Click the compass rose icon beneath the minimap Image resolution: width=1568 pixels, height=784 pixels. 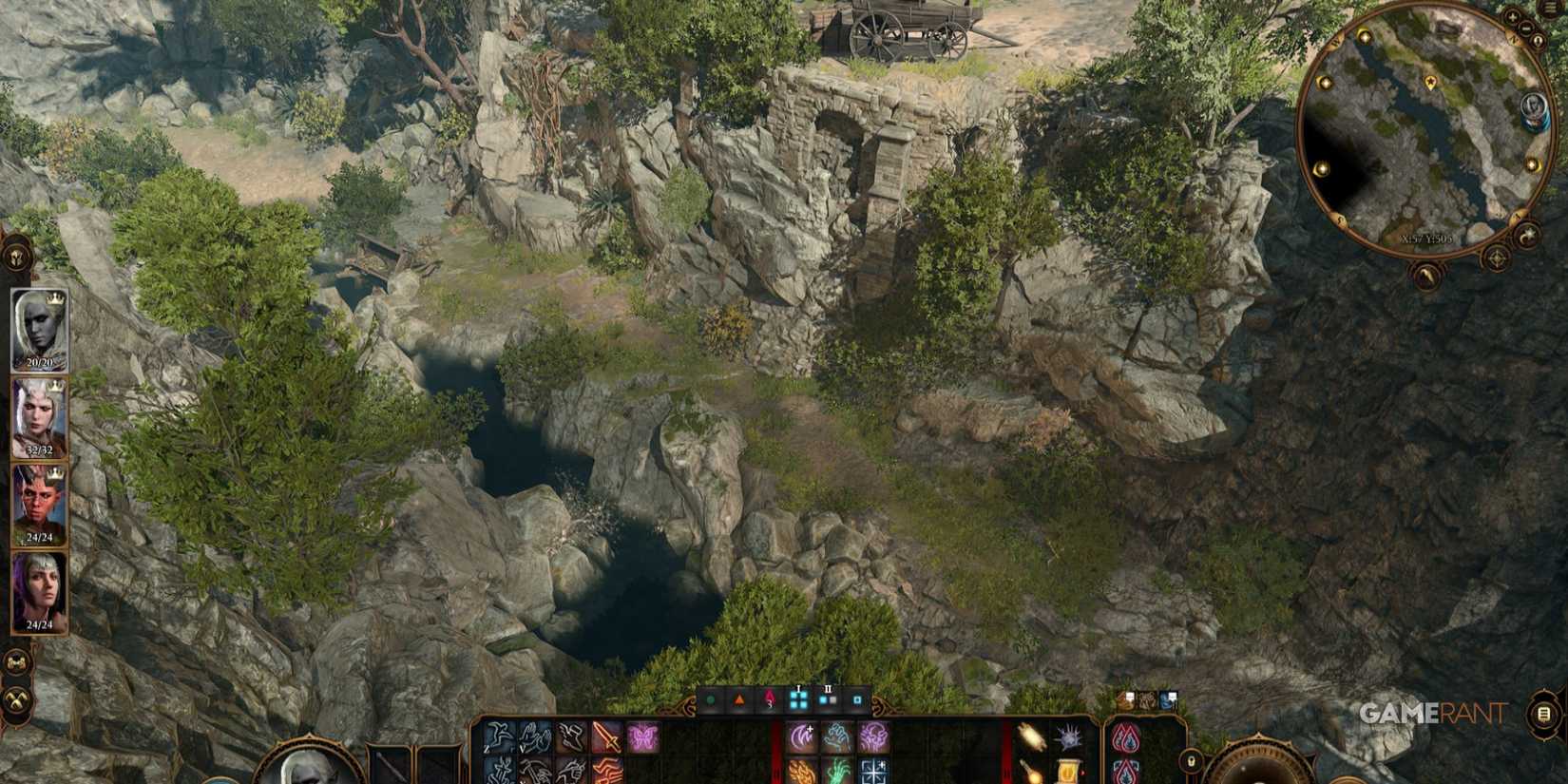1495,258
